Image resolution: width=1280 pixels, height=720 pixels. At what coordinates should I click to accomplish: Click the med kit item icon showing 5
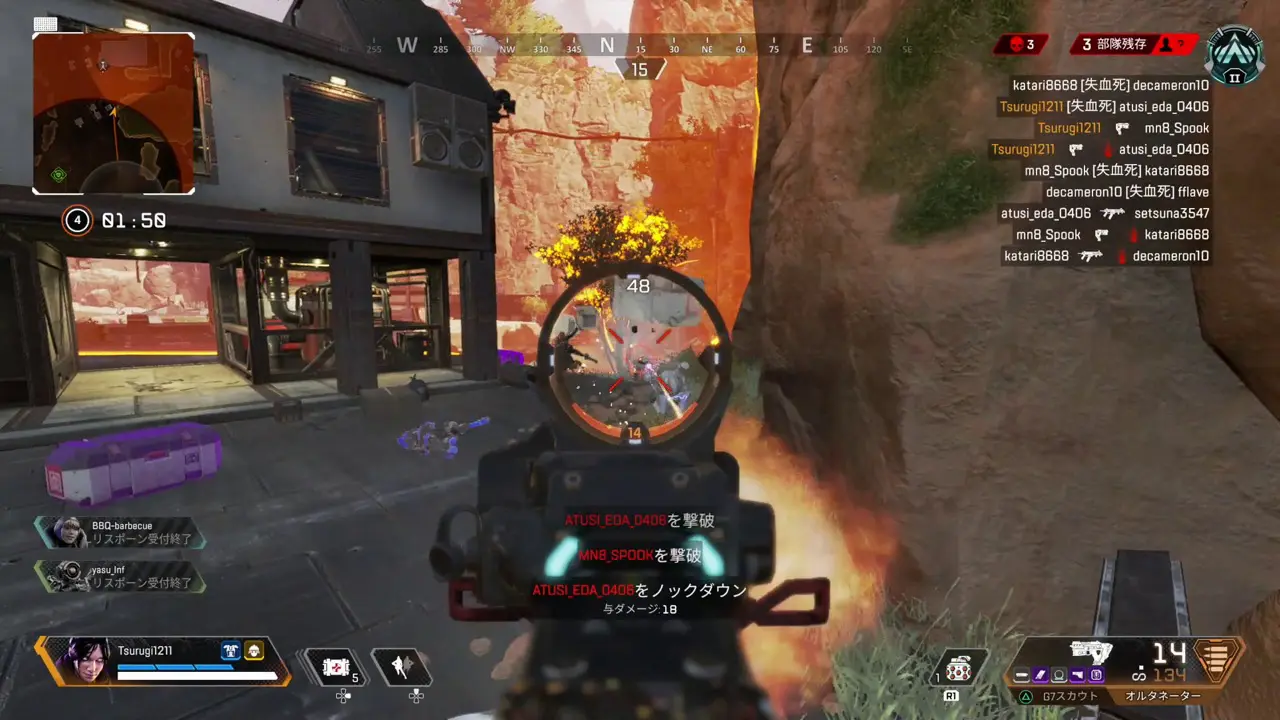pyautogui.click(x=336, y=665)
